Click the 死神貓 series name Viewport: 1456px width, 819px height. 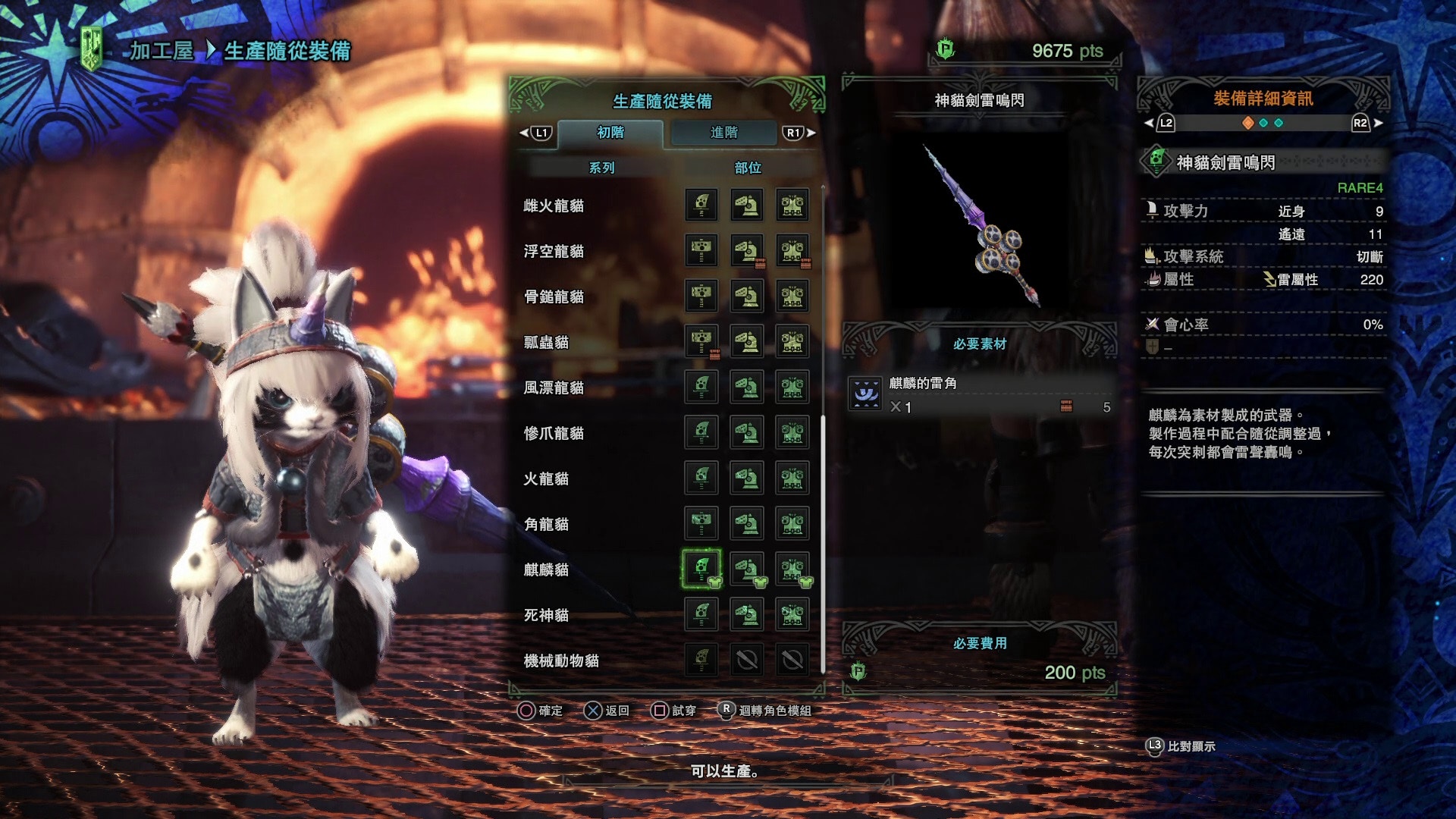(x=546, y=615)
